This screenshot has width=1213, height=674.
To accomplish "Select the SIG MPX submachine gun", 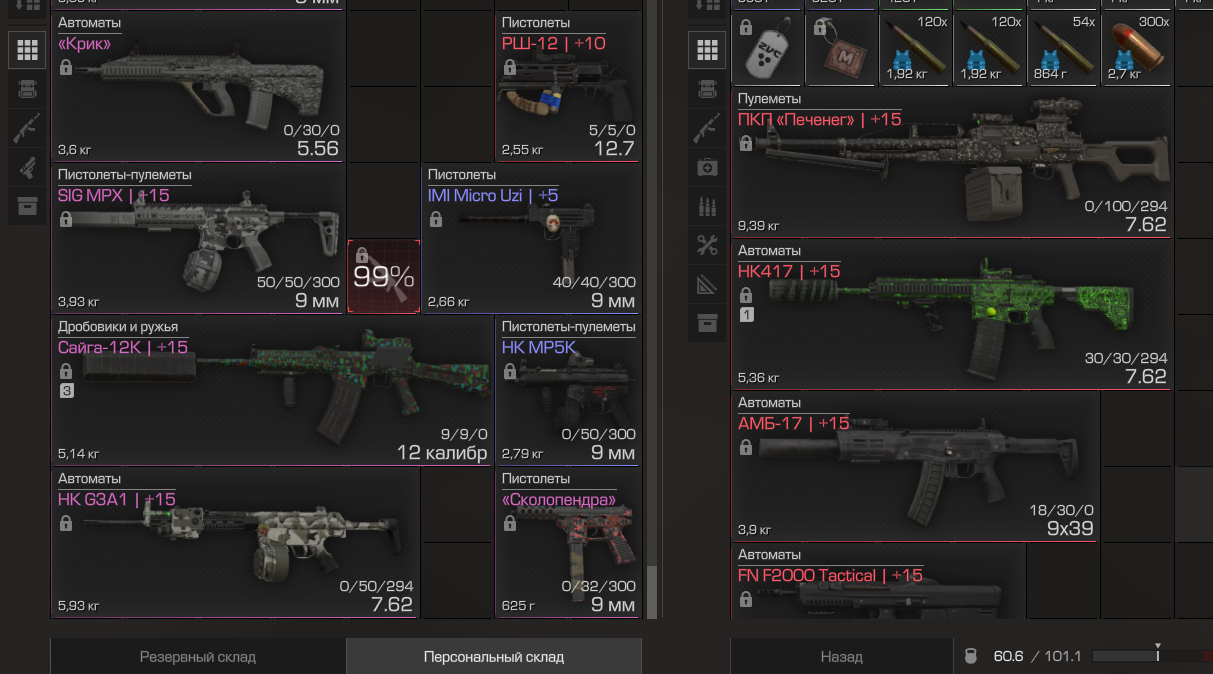I will pyautogui.click(x=198, y=238).
